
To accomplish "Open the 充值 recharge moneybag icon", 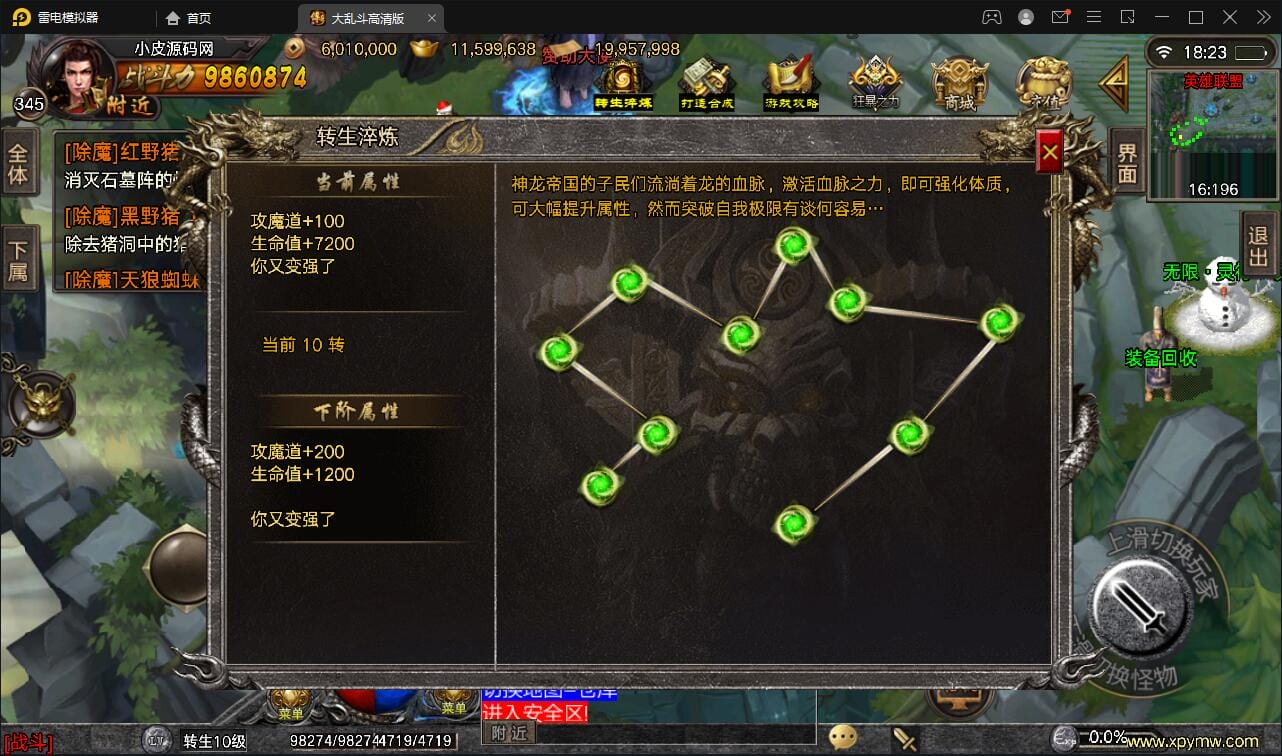I will pos(1042,80).
